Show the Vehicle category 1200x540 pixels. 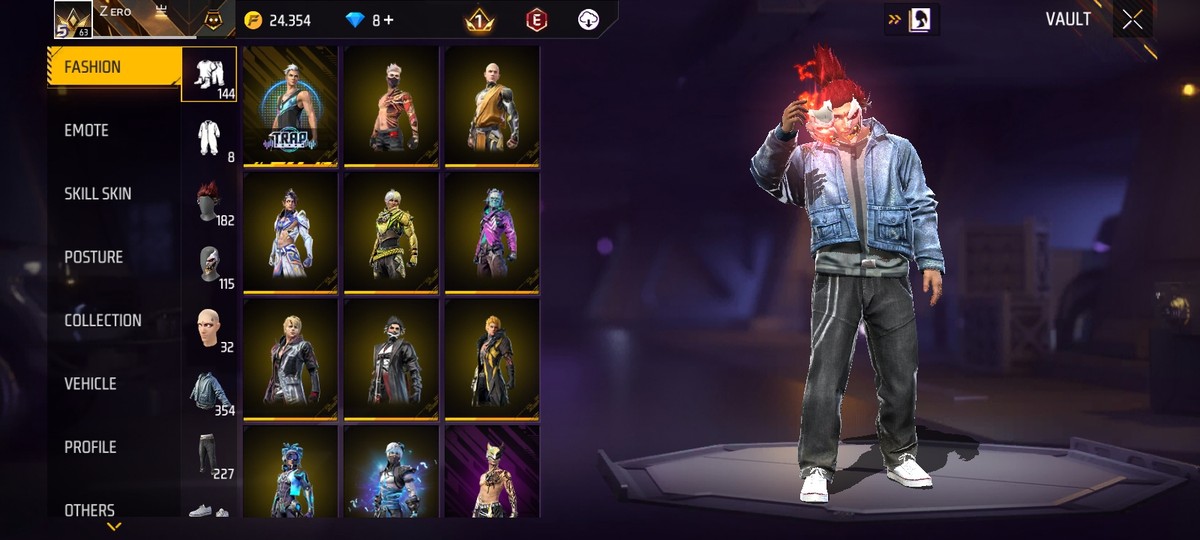click(91, 384)
